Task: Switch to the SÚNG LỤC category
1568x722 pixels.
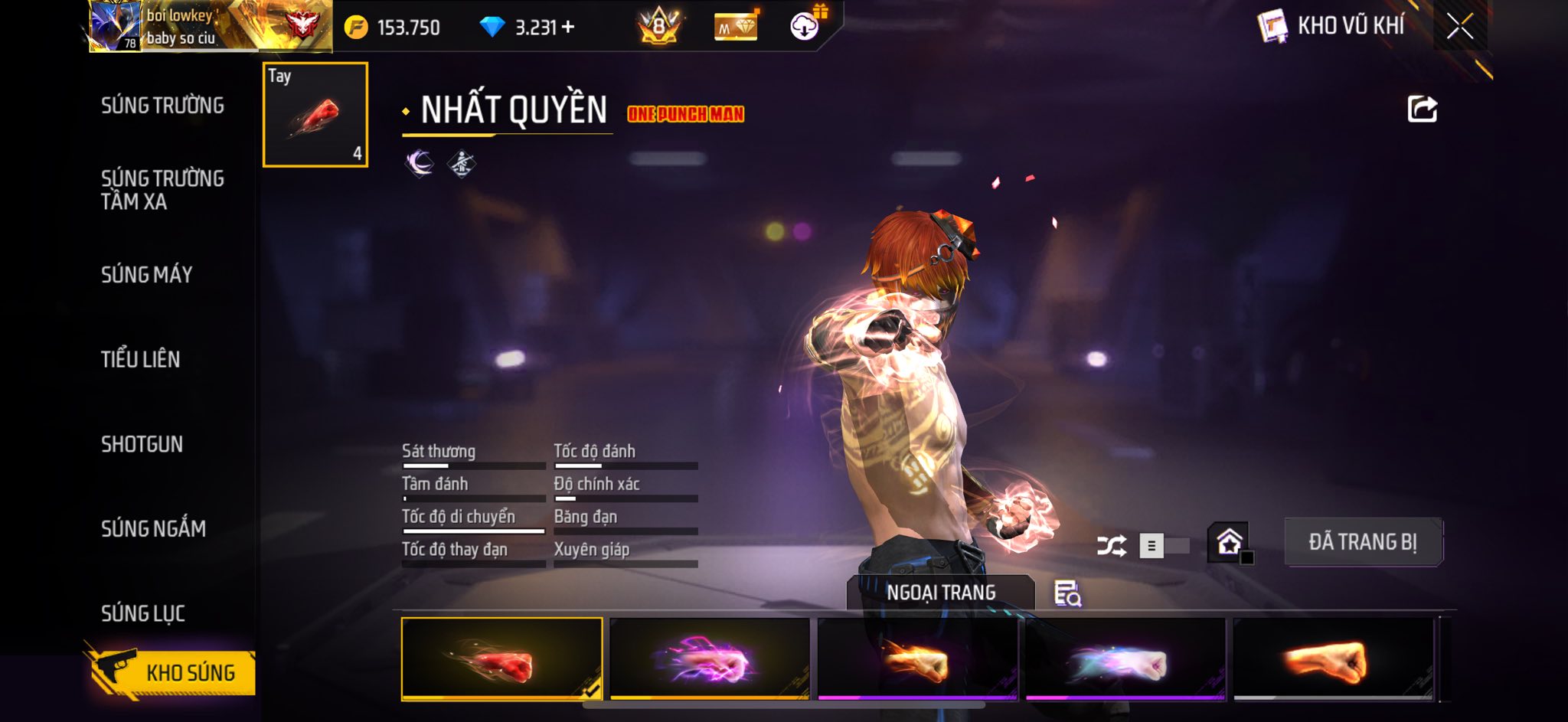Action: pos(142,613)
